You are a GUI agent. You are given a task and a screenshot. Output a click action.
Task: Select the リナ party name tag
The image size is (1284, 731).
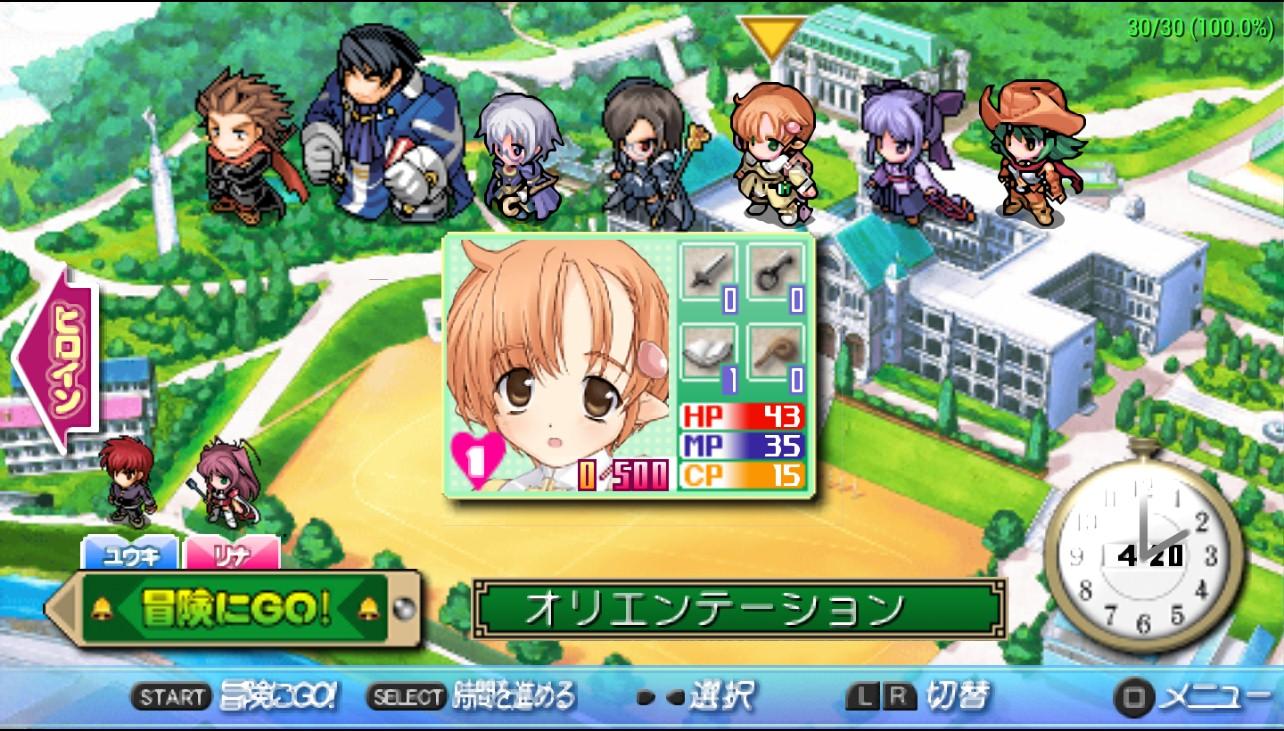[x=231, y=553]
